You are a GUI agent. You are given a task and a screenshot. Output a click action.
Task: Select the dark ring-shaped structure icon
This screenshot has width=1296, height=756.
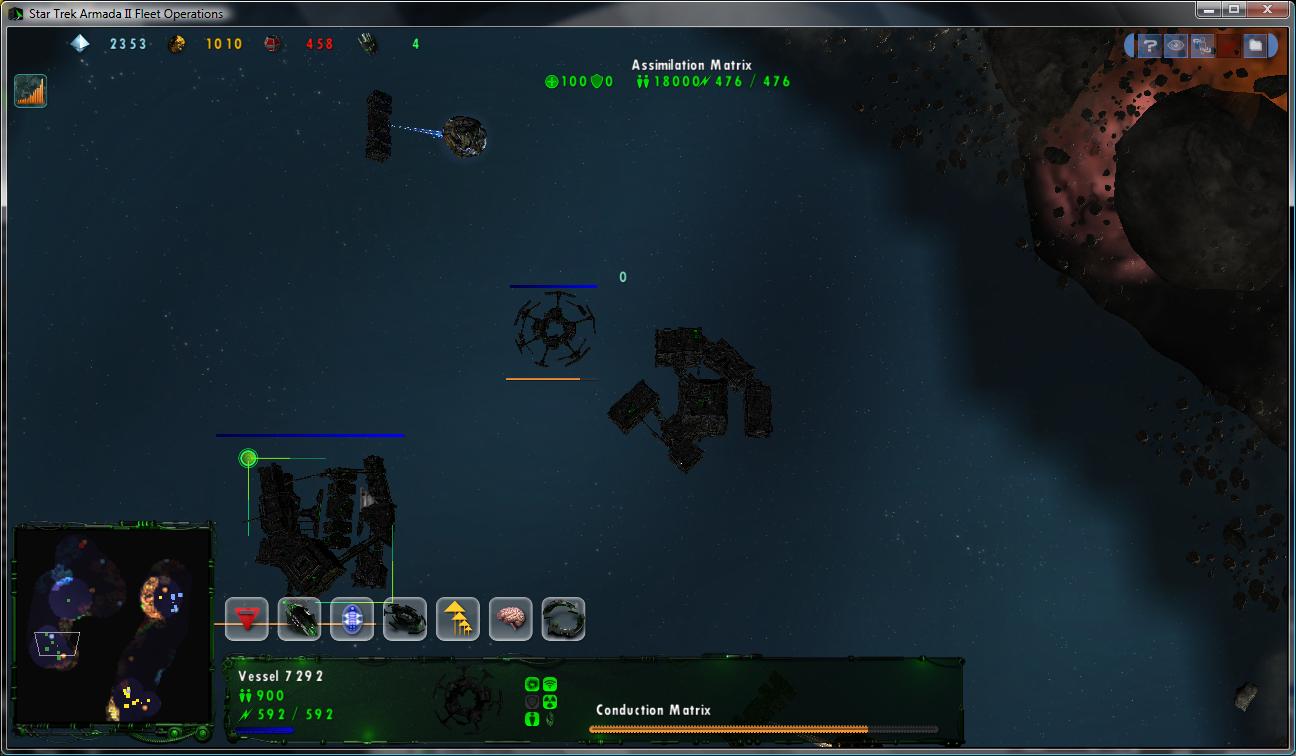pyautogui.click(x=563, y=619)
